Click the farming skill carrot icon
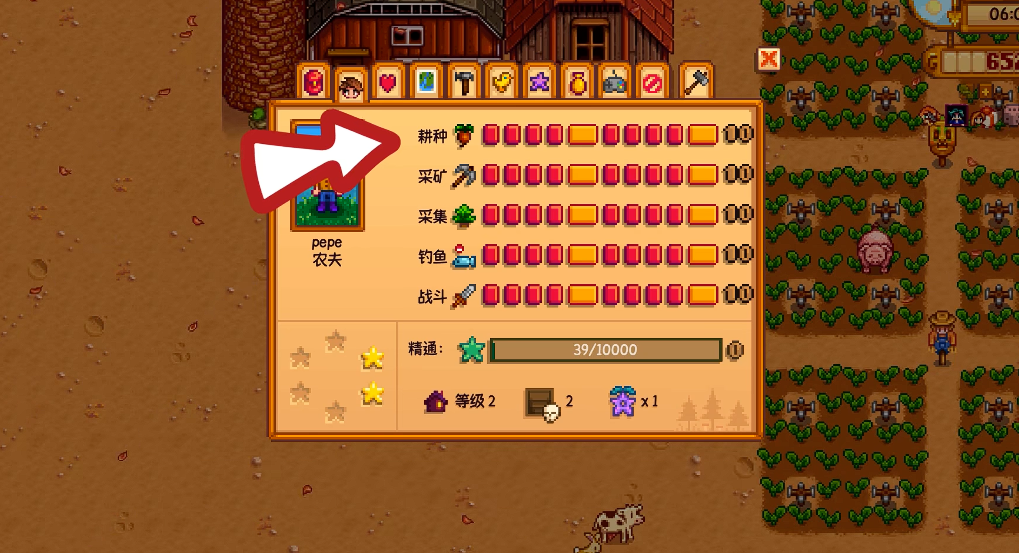Image resolution: width=1019 pixels, height=553 pixels. (463, 134)
